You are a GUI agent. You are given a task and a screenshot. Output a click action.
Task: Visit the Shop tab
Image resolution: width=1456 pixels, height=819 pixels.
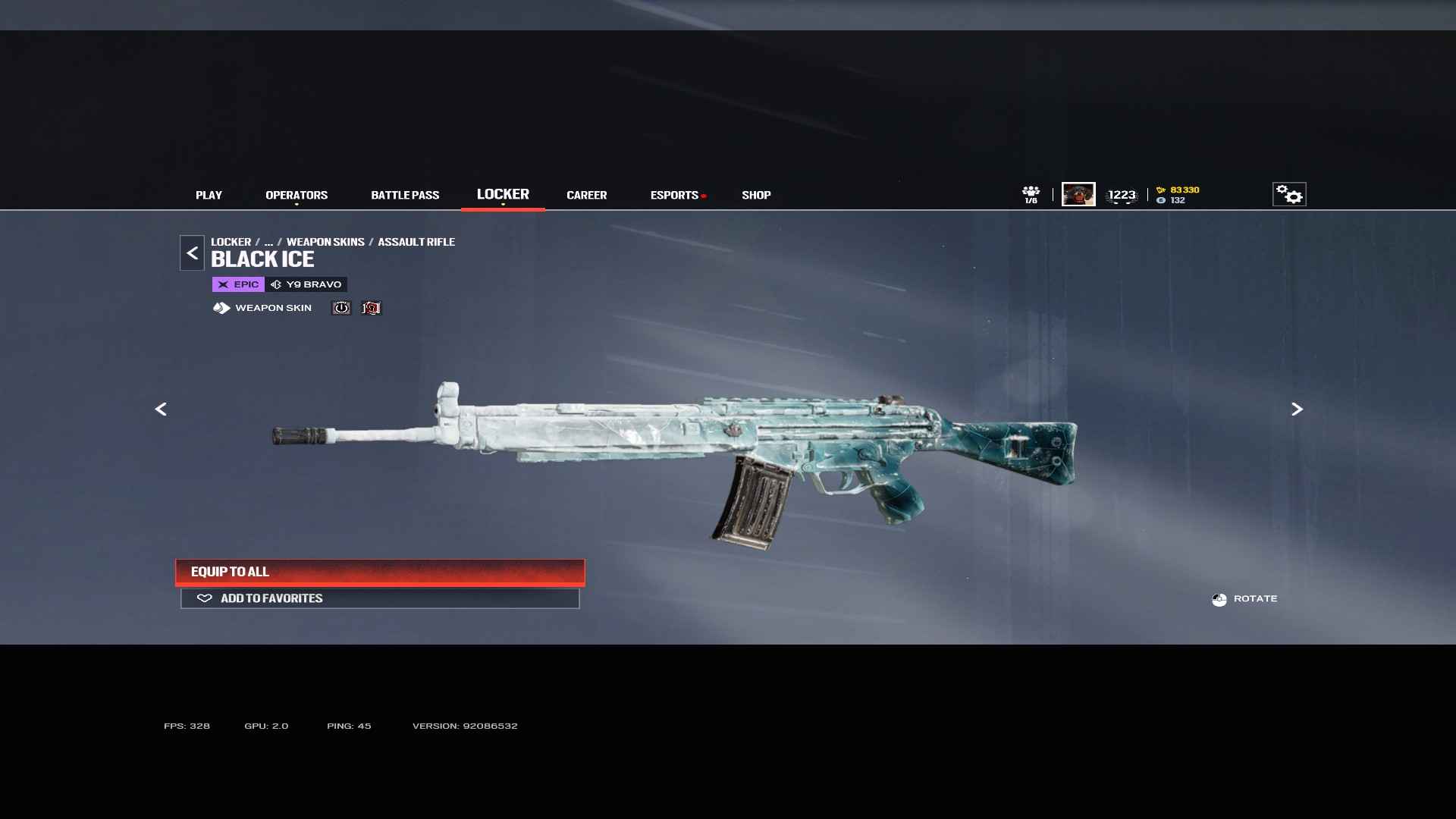coord(756,195)
